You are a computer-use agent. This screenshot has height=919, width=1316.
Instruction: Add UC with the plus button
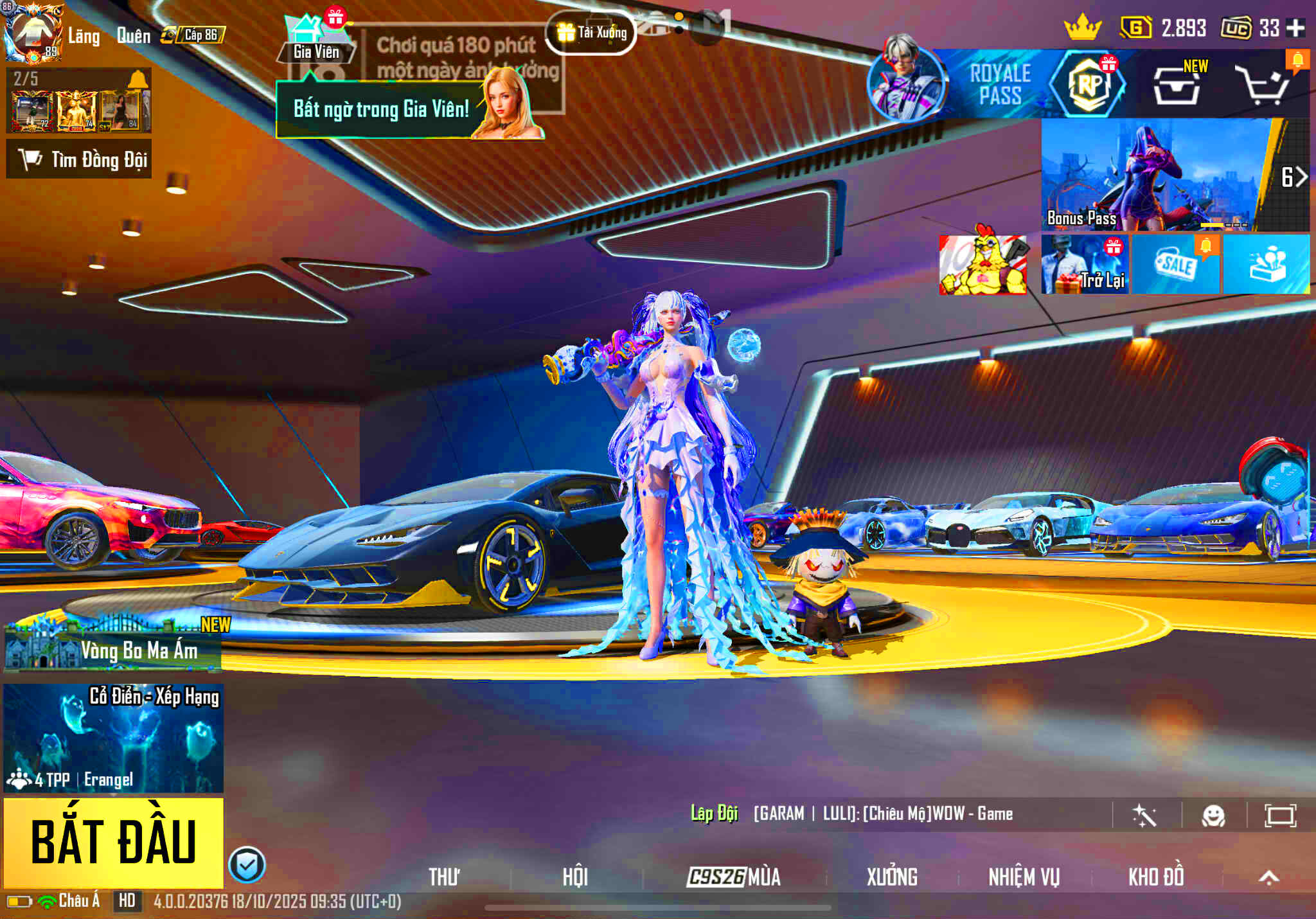(x=1296, y=28)
